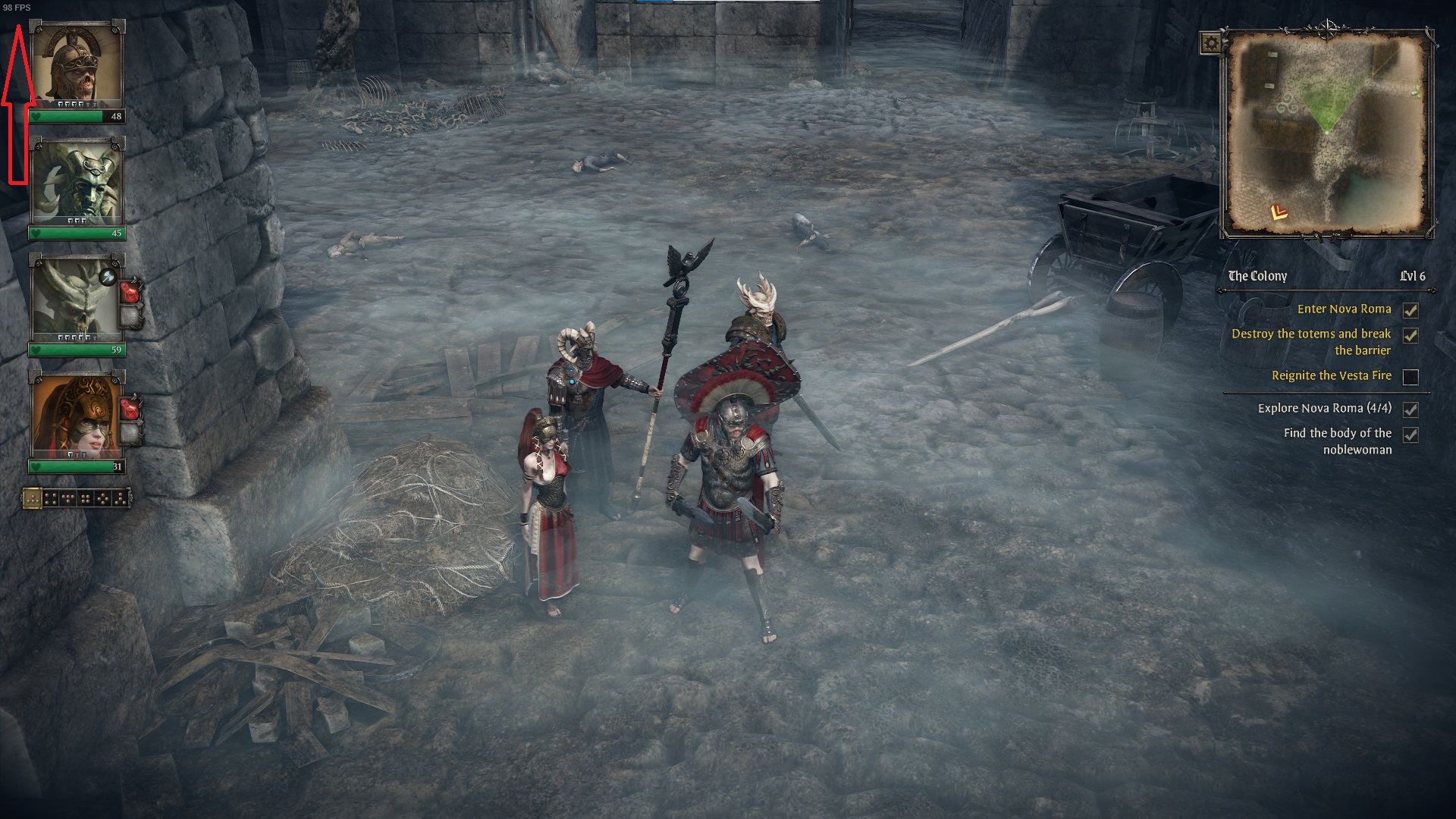Viewport: 1456px width, 819px height.
Task: Click "The Colony" quest title
Action: (1257, 276)
